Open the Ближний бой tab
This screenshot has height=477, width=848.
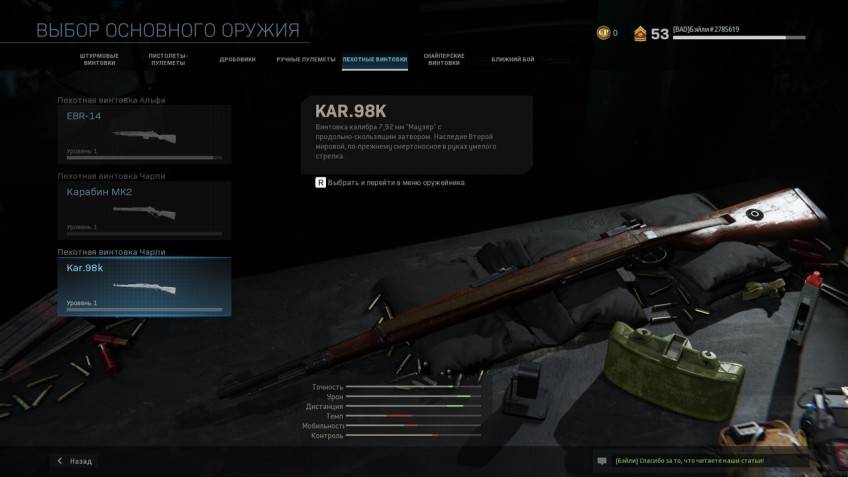point(512,59)
